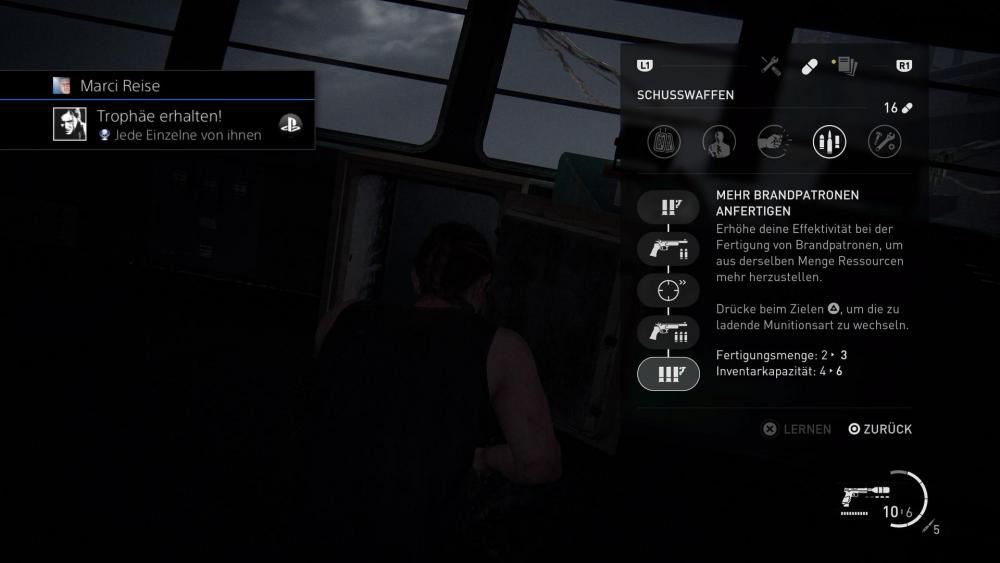1000x563 pixels.
Task: Pick the revolver skill with three bullets
Action: coord(668,332)
